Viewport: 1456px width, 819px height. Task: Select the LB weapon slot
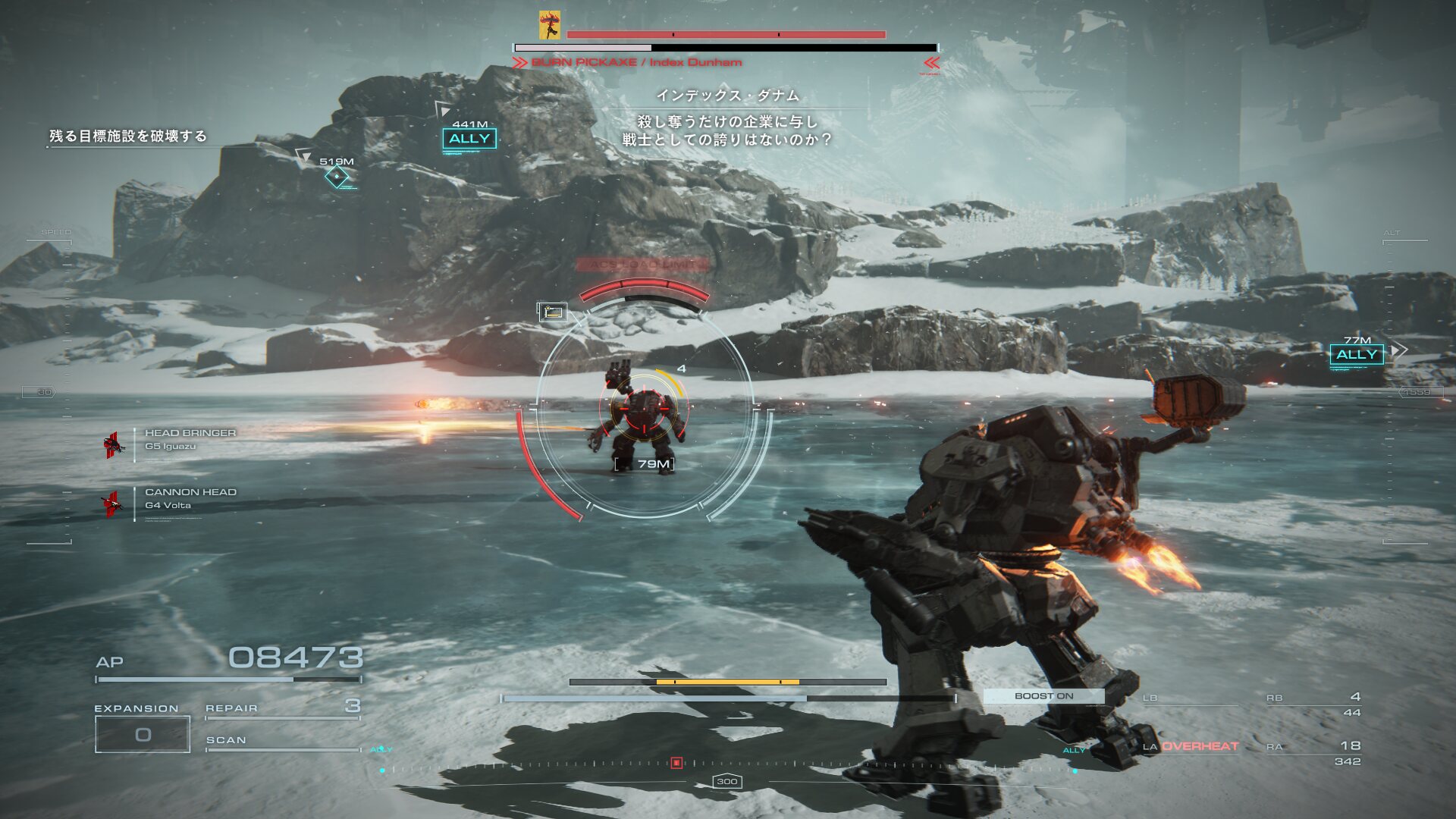tap(1191, 699)
